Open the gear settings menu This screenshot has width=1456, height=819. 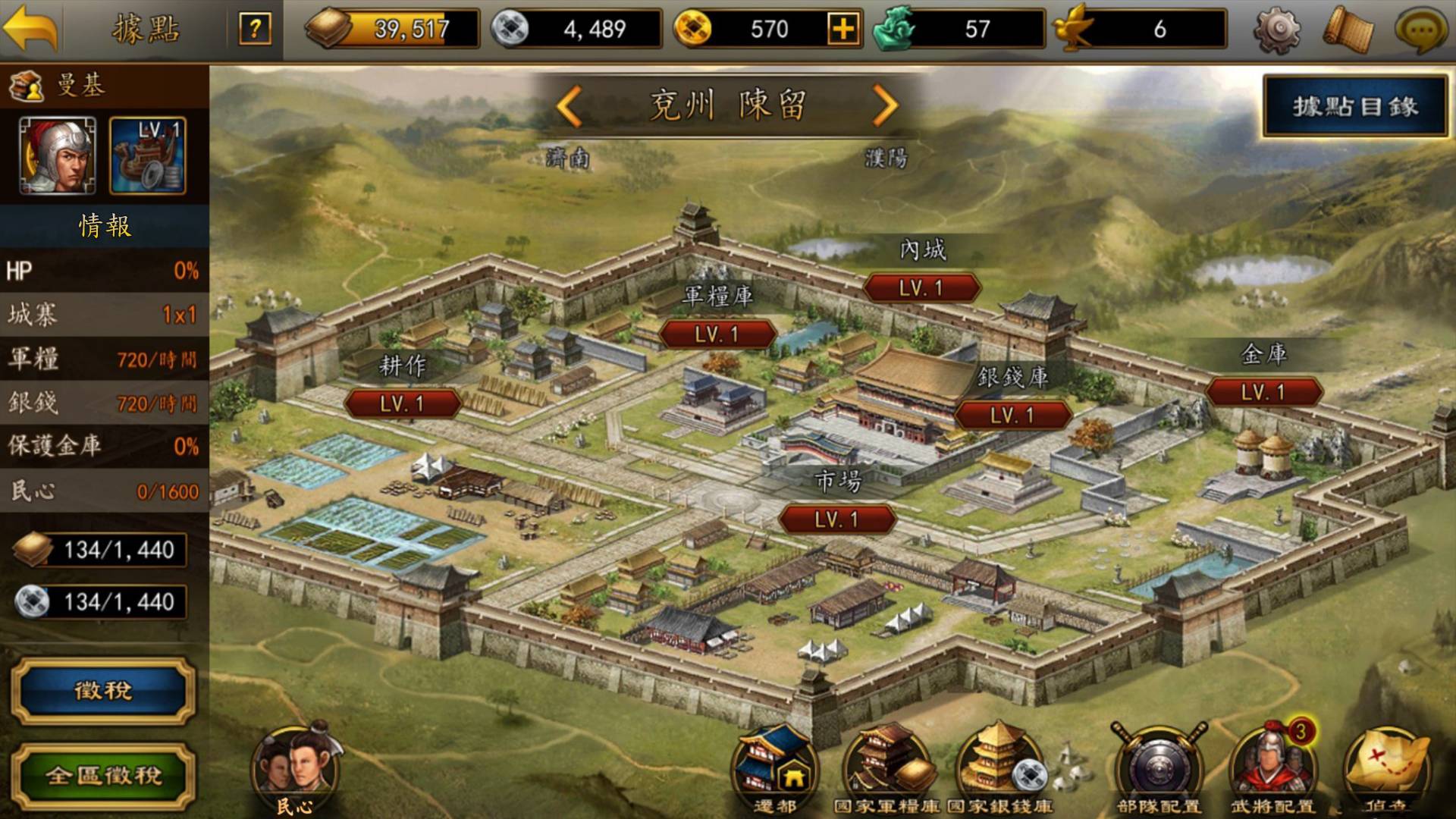(1278, 30)
